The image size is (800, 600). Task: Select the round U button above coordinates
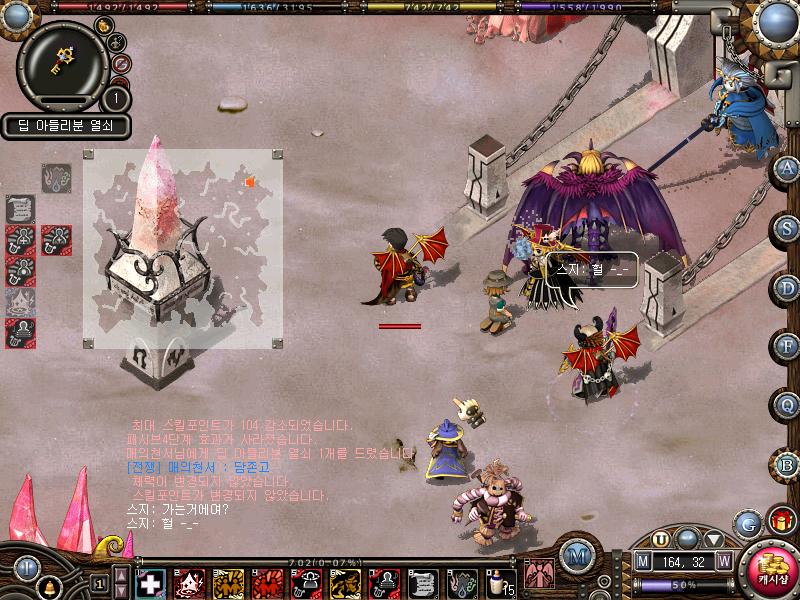point(661,539)
